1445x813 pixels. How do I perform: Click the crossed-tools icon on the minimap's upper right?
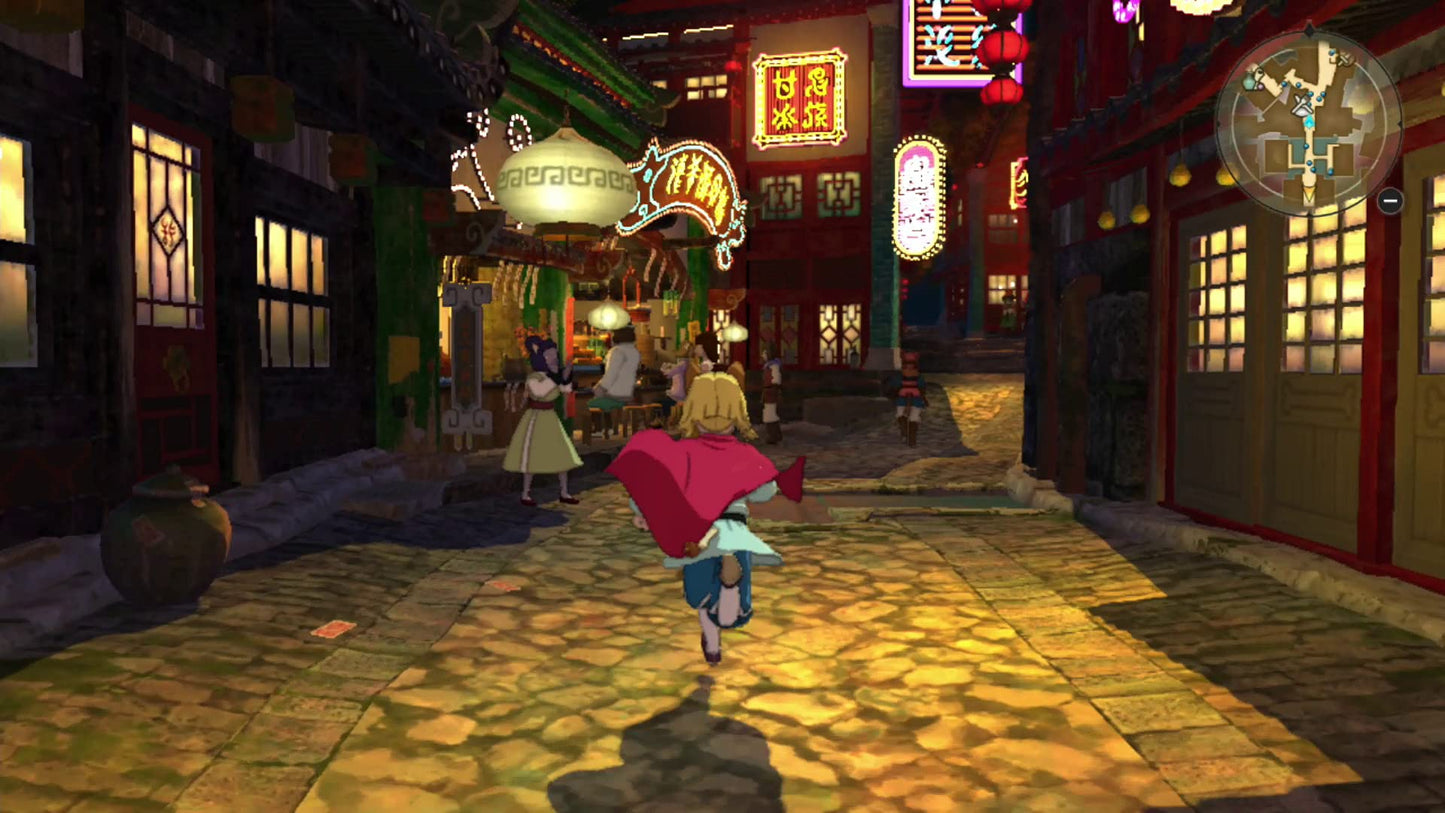tap(1346, 59)
